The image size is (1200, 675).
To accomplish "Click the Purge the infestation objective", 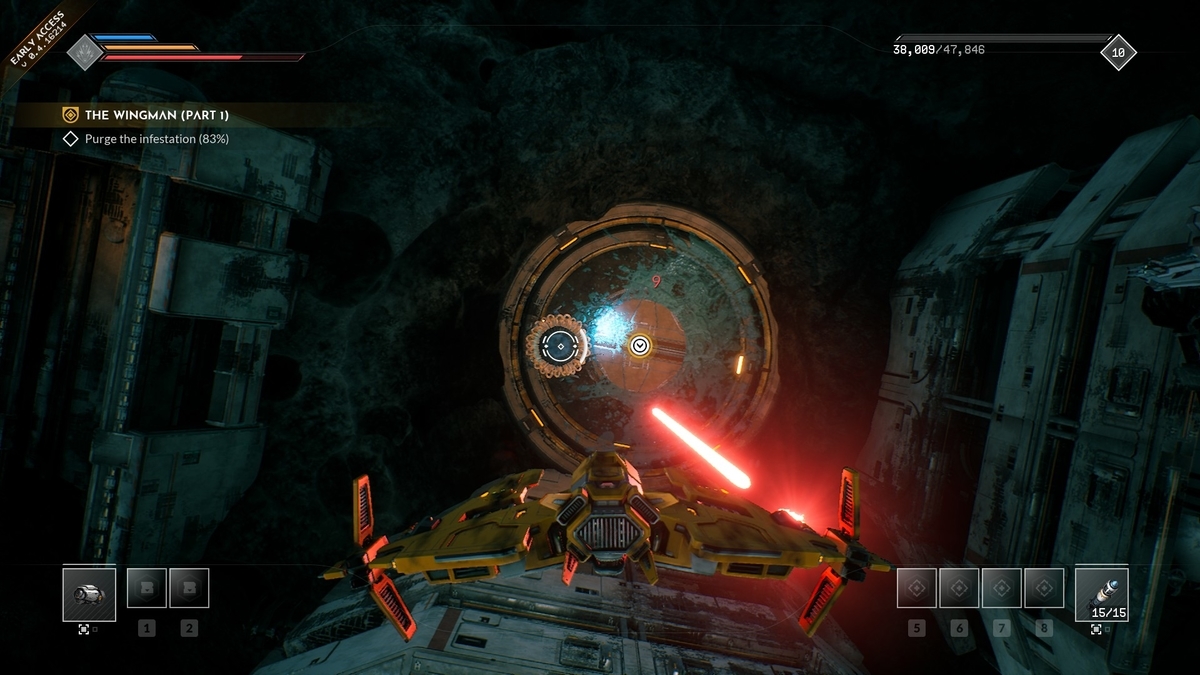I will tap(156, 139).
